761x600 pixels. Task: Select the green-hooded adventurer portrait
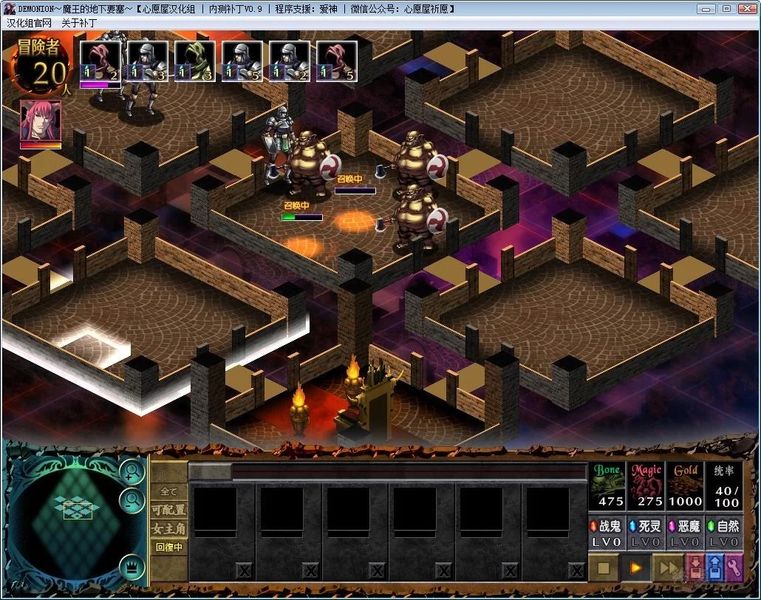coord(195,60)
